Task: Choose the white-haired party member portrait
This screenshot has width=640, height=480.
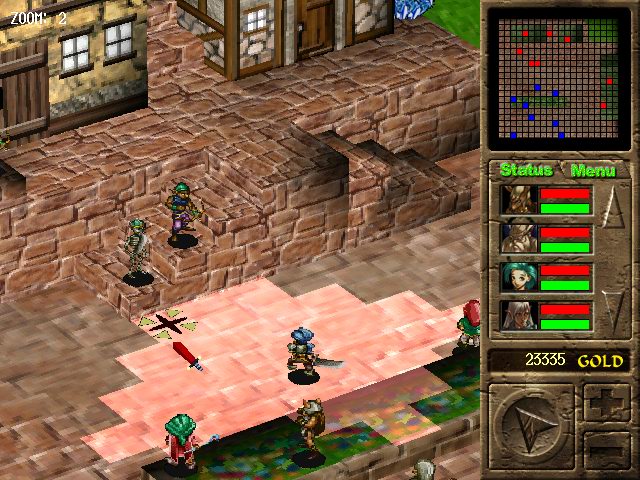Action: click(x=519, y=314)
